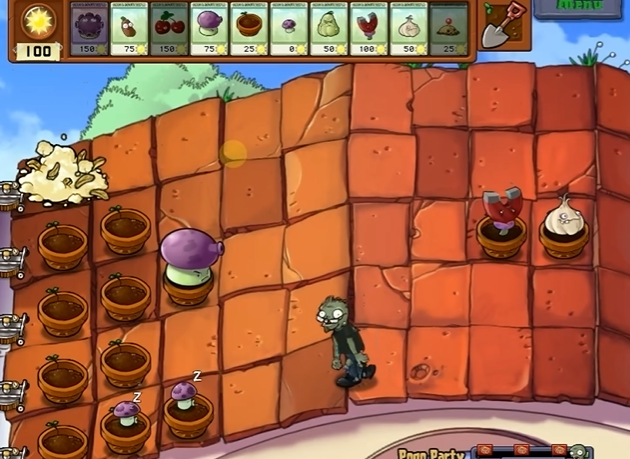
Task: Choose the Cherry Bomb seed packet
Action: (170, 27)
